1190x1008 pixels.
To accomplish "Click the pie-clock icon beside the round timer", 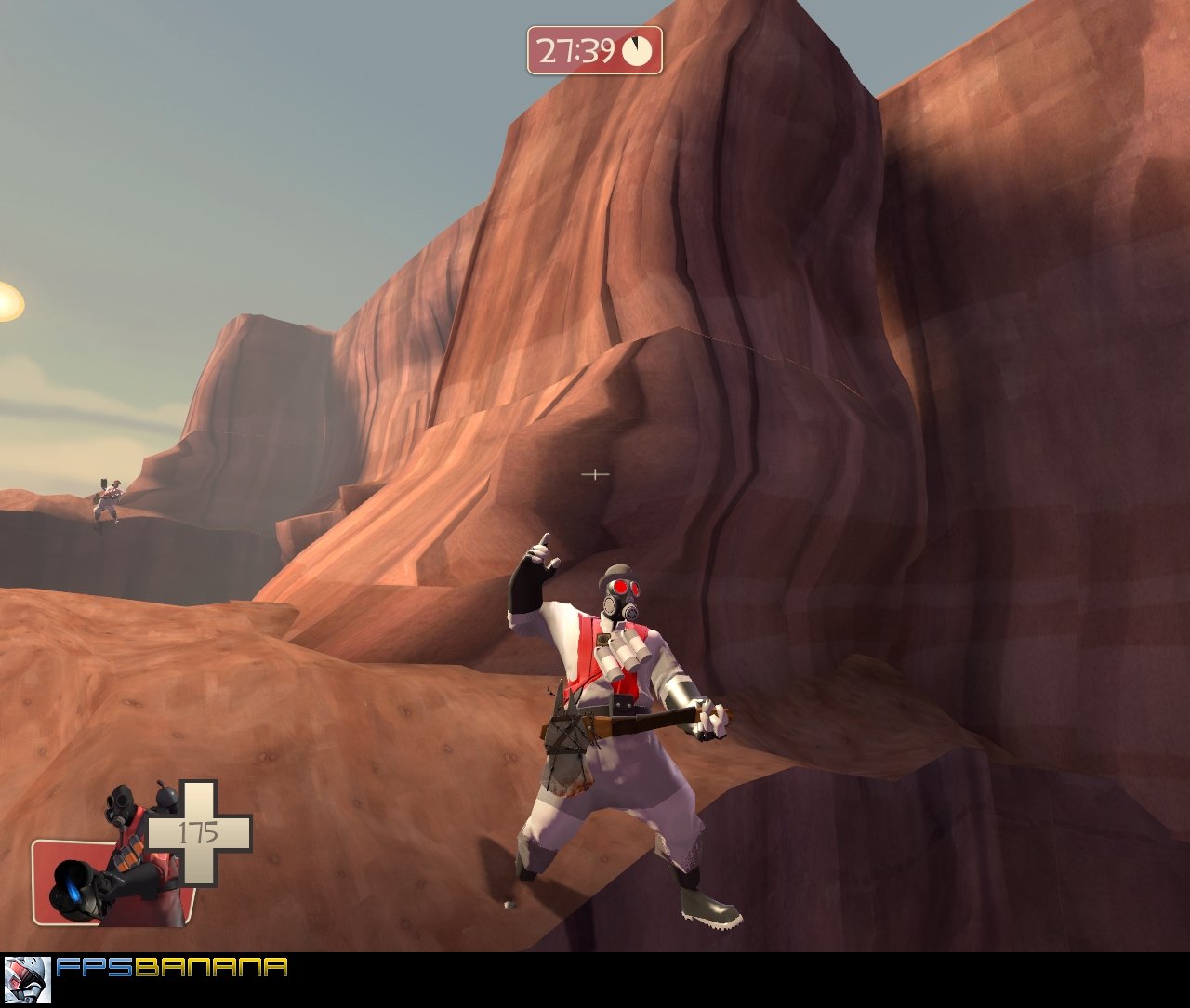I will (x=637, y=48).
